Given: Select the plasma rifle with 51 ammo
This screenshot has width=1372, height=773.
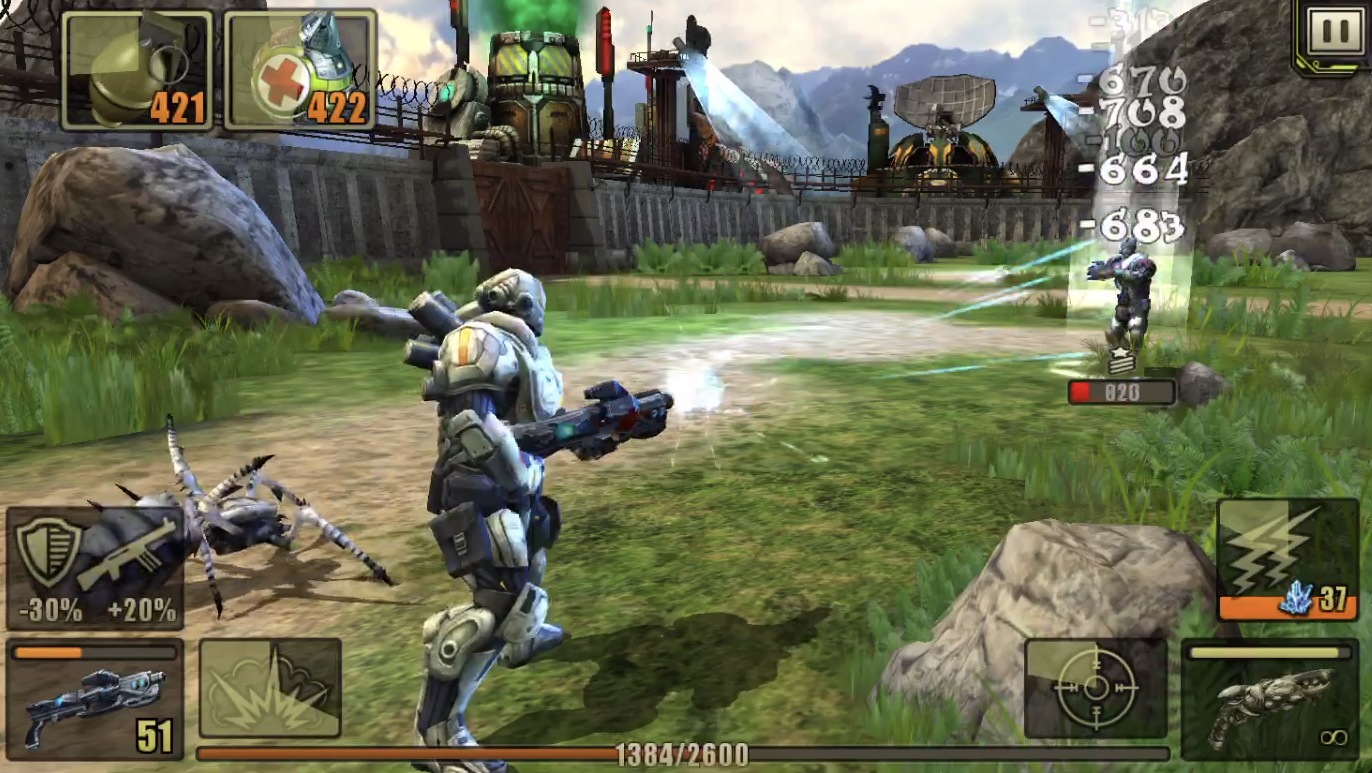Looking at the screenshot, I should tap(95, 698).
